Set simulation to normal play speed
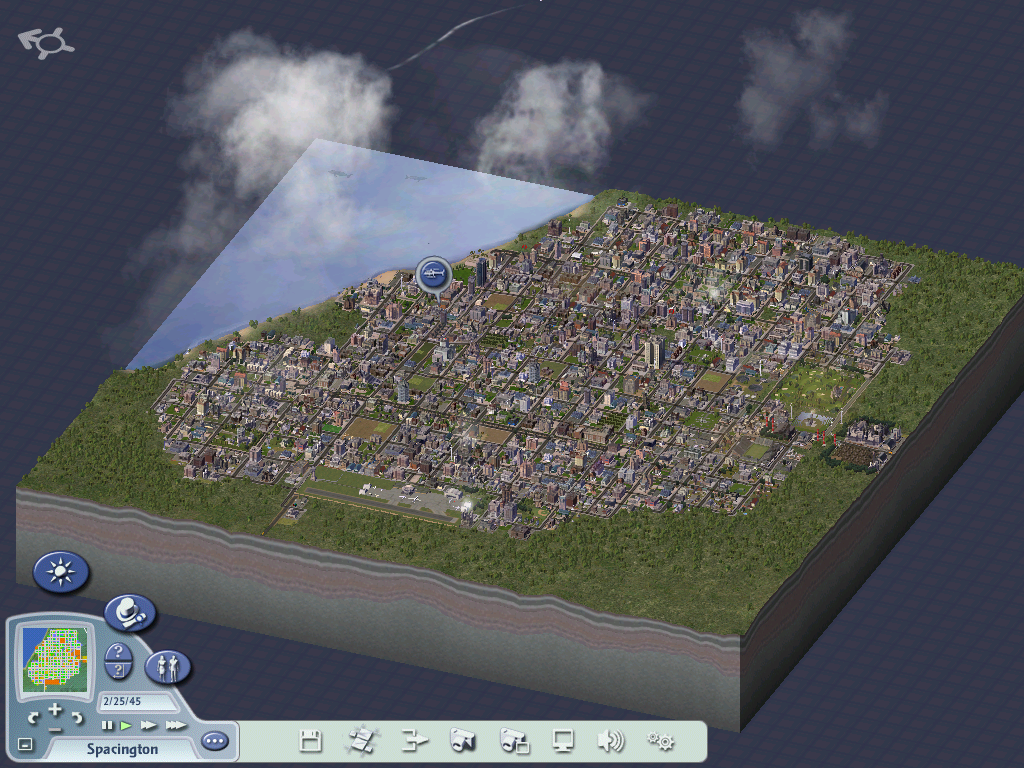Screen dimensions: 1024x768 (x=127, y=725)
